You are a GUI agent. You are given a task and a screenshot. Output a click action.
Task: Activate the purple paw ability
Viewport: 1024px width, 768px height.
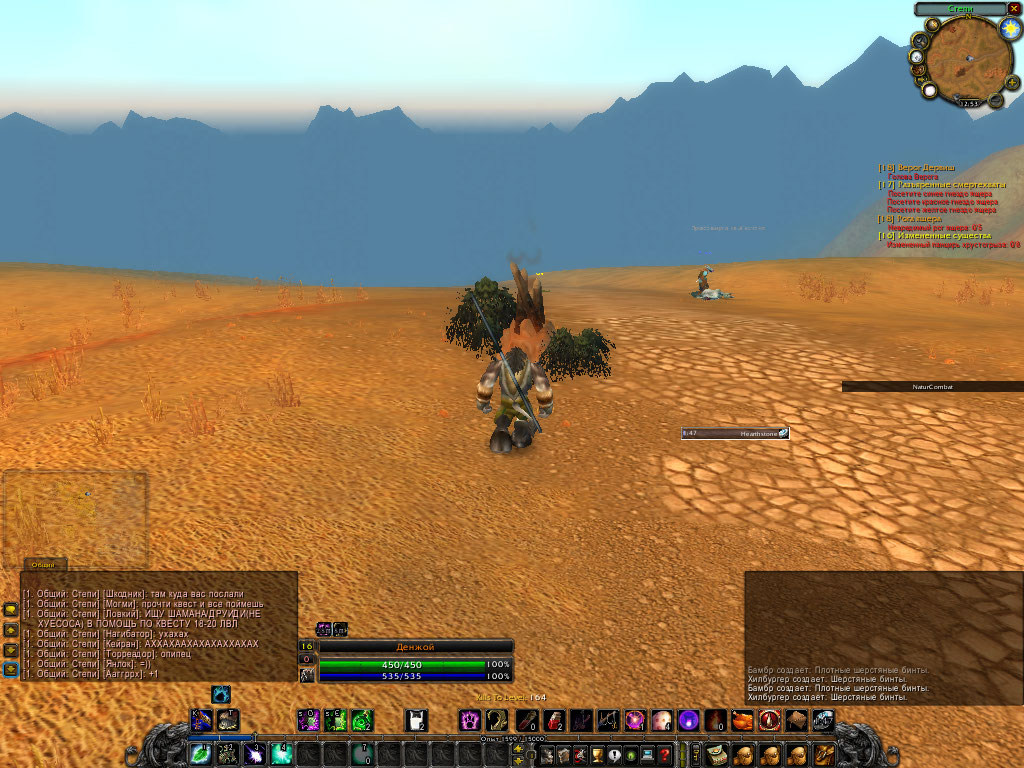[469, 720]
